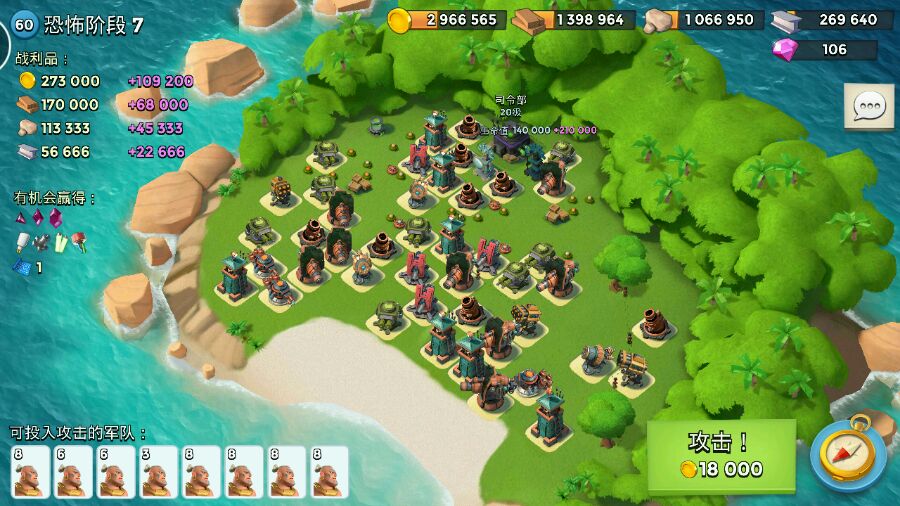900x506 pixels.
Task: Open the chat speech bubble
Action: coord(868,106)
